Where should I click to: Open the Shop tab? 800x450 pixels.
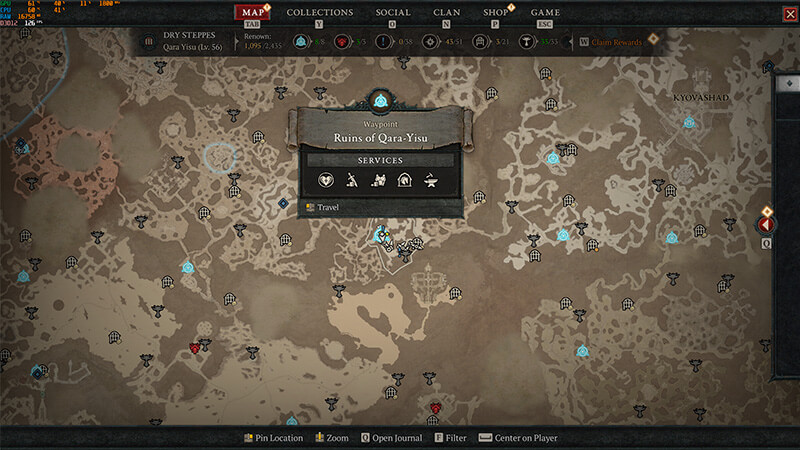click(495, 12)
